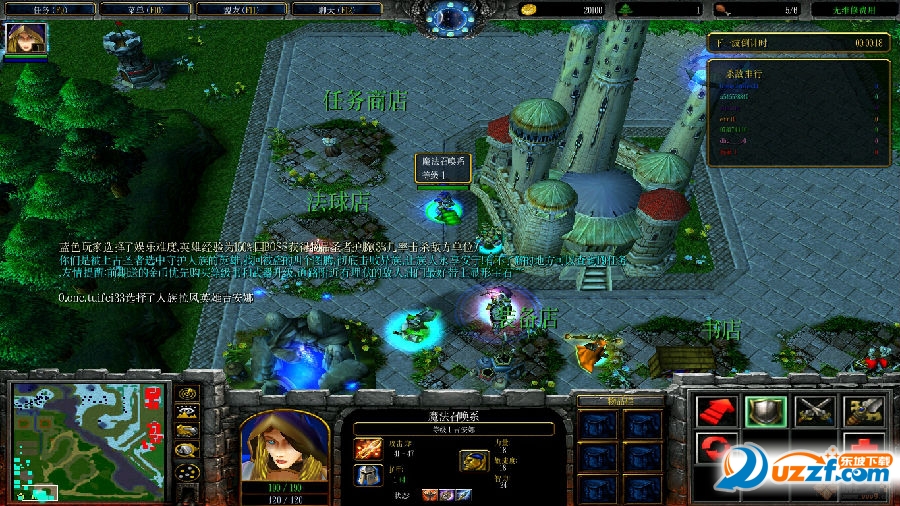Open the Quests menu in the top bar
Screen dimensions: 900x506
pos(49,9)
